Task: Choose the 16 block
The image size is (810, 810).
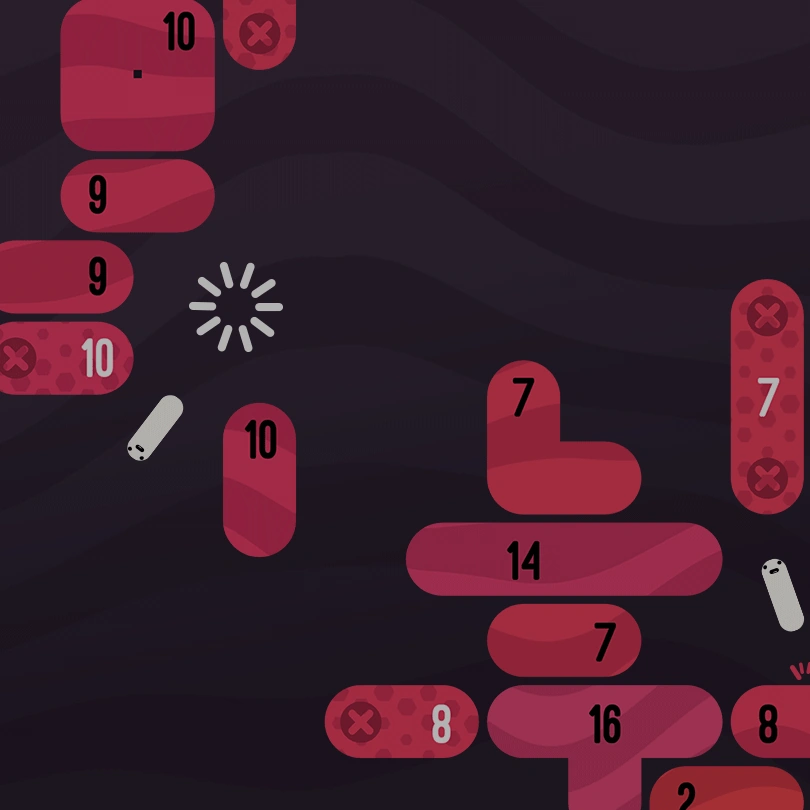Action: pyautogui.click(x=604, y=722)
